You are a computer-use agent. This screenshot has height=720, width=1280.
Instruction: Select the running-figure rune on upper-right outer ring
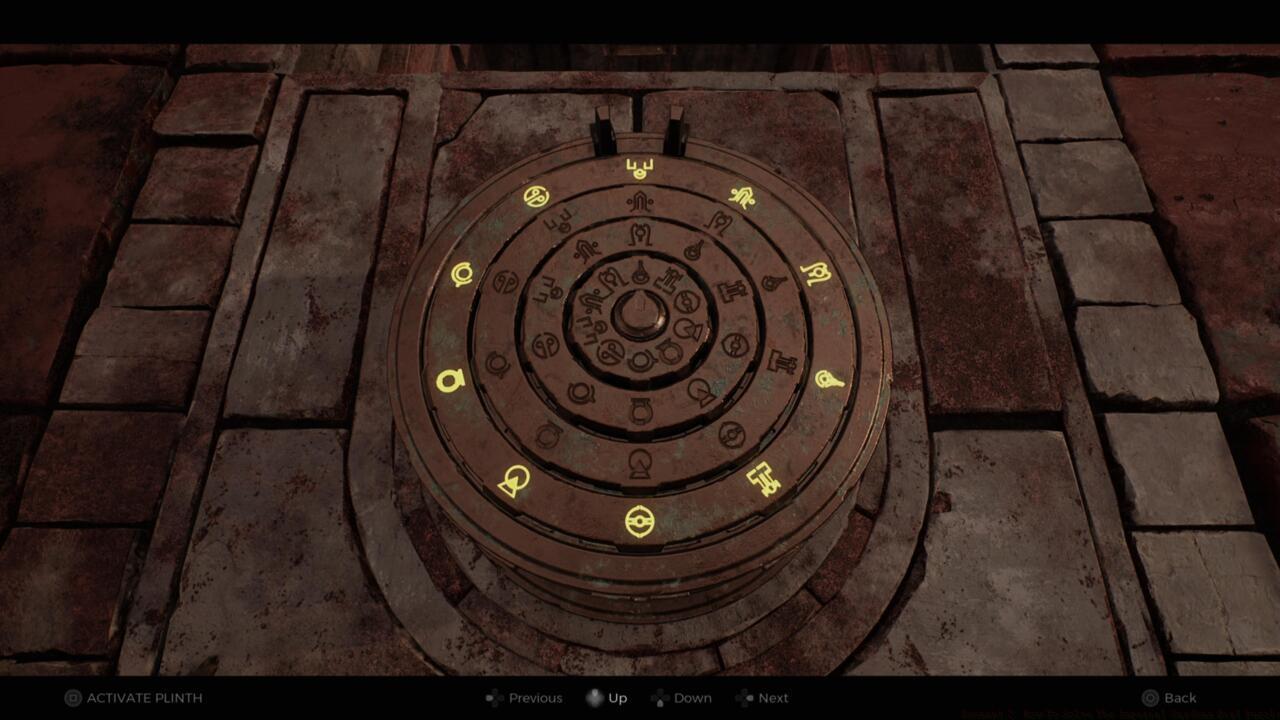click(x=741, y=197)
